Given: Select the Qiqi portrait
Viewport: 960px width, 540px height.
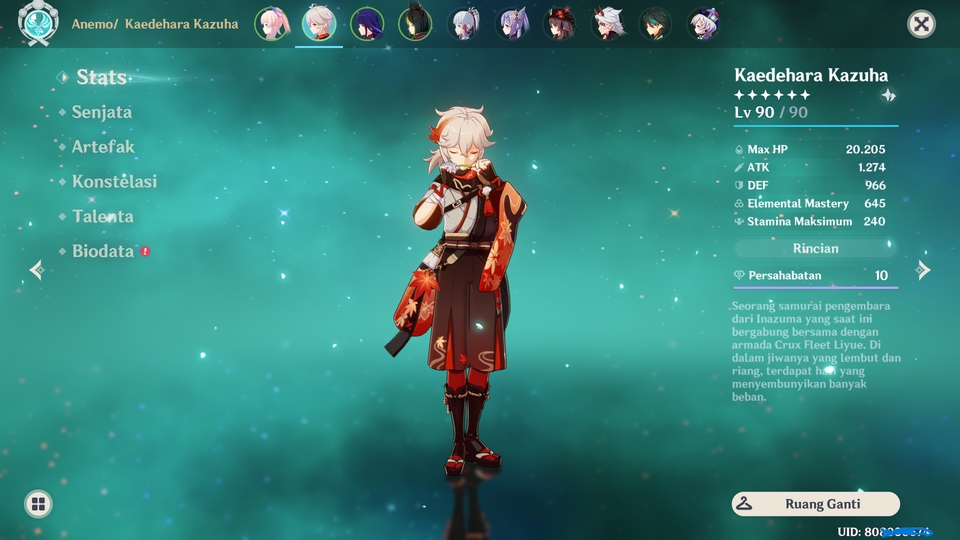Looking at the screenshot, I should click(x=704, y=23).
